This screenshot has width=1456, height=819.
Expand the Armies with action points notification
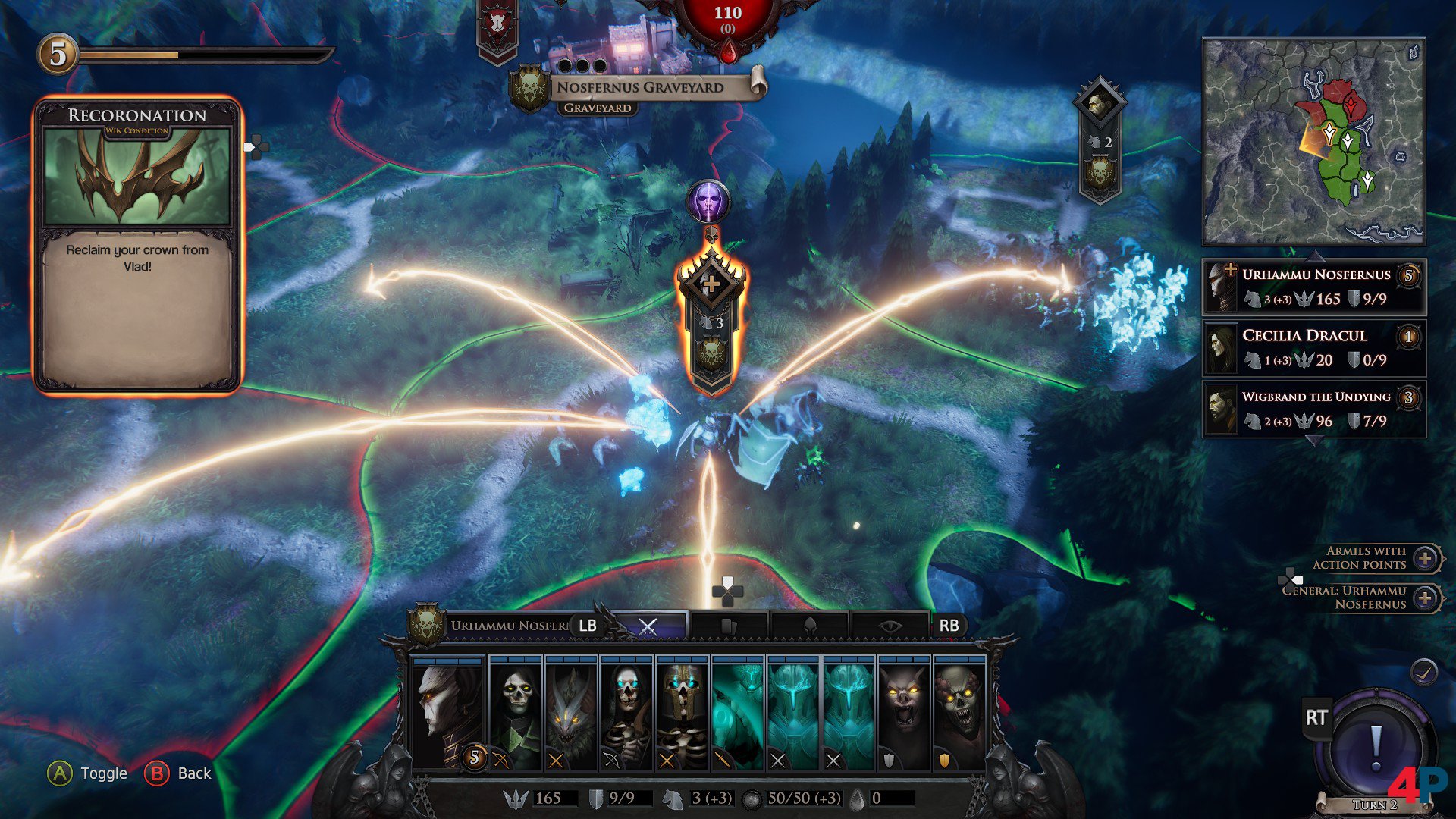coord(1425,559)
